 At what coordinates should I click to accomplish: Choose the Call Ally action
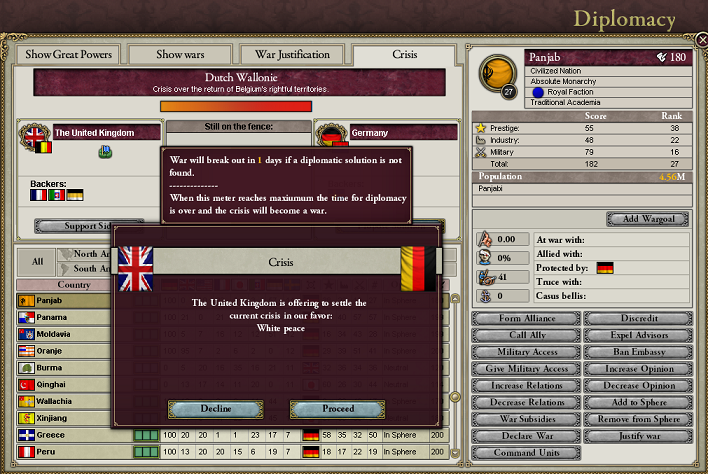[x=526, y=335]
